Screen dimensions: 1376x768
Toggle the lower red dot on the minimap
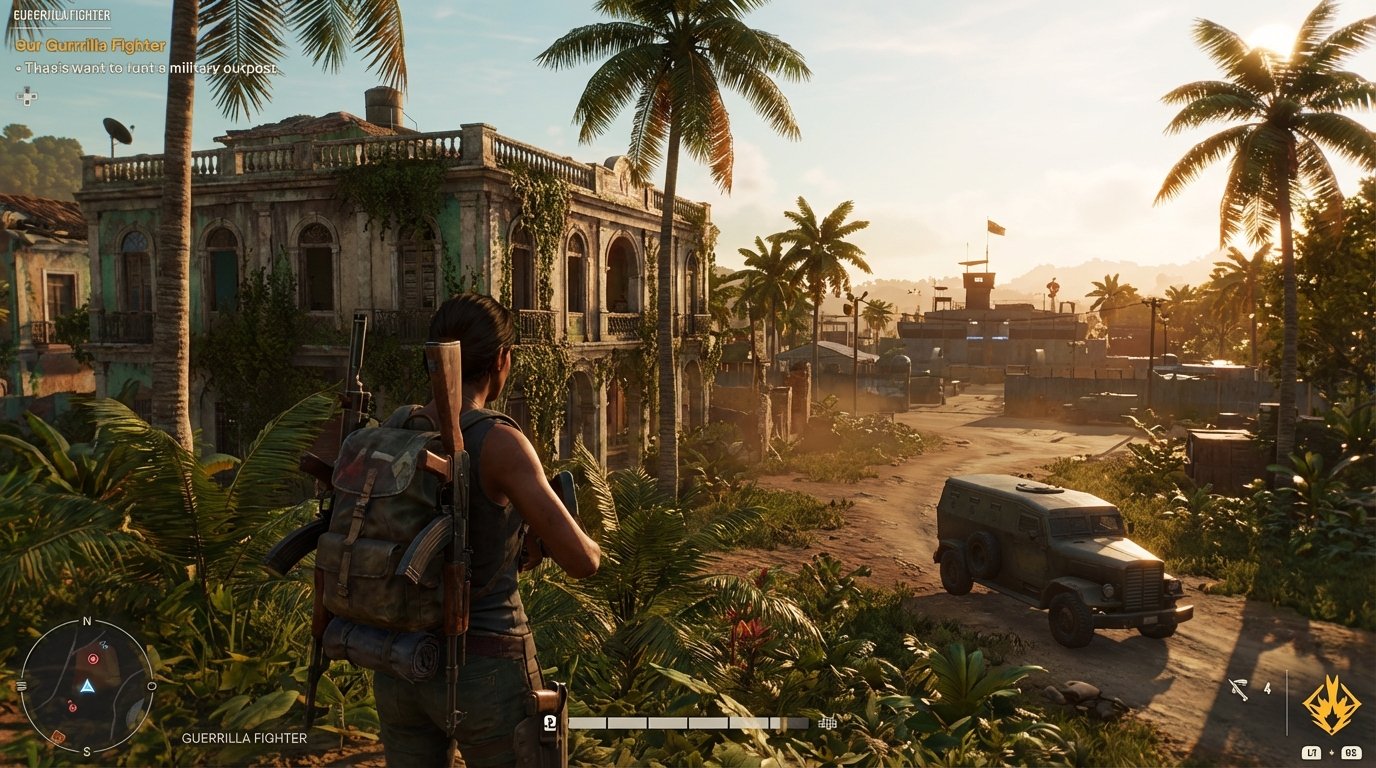(72, 706)
